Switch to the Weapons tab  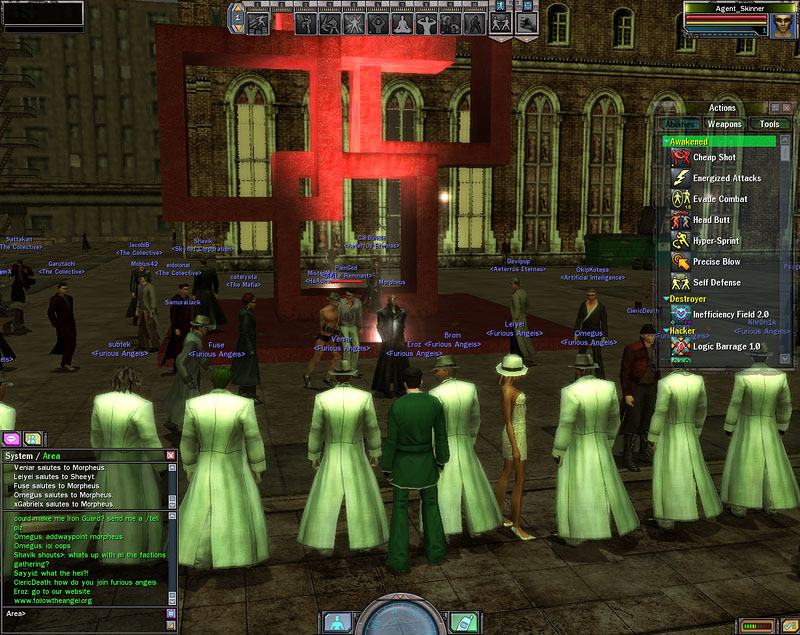point(724,125)
